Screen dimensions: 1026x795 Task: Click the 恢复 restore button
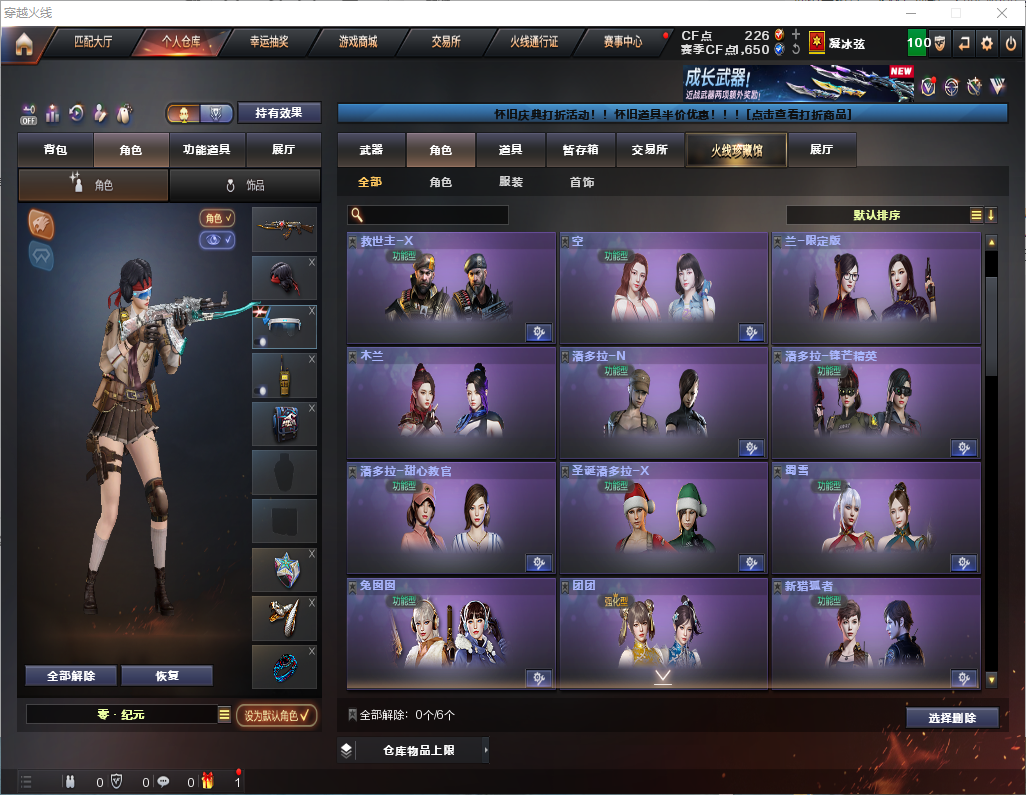pos(167,676)
